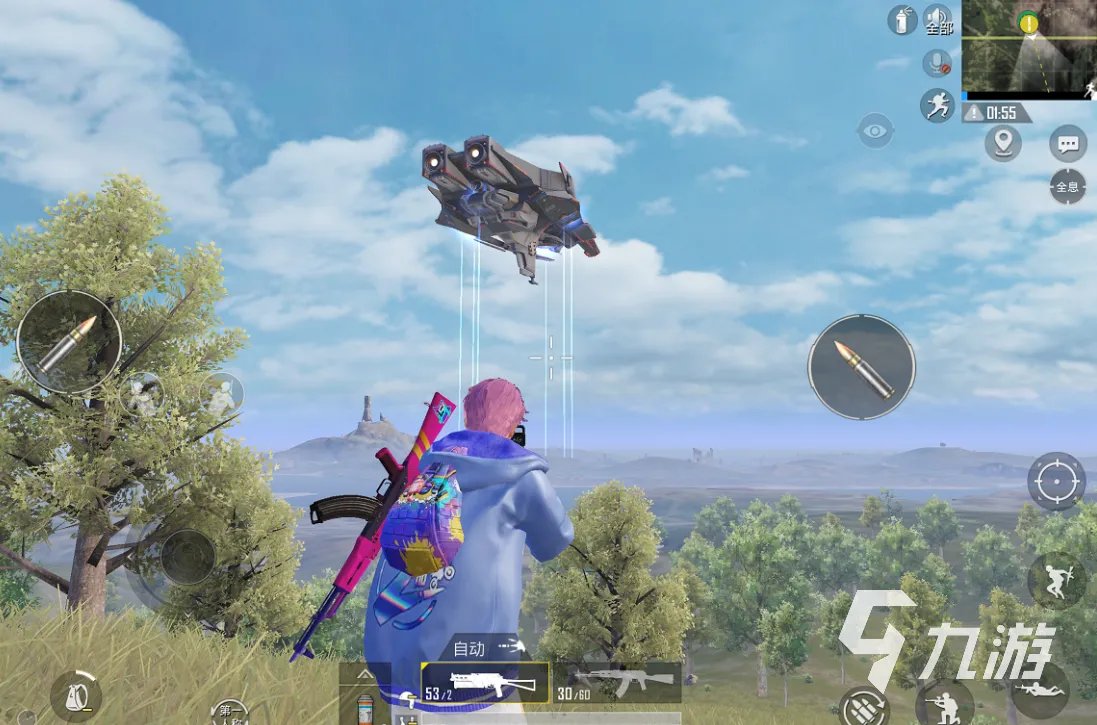Tap the right-side bullet fire button

[x=861, y=366]
